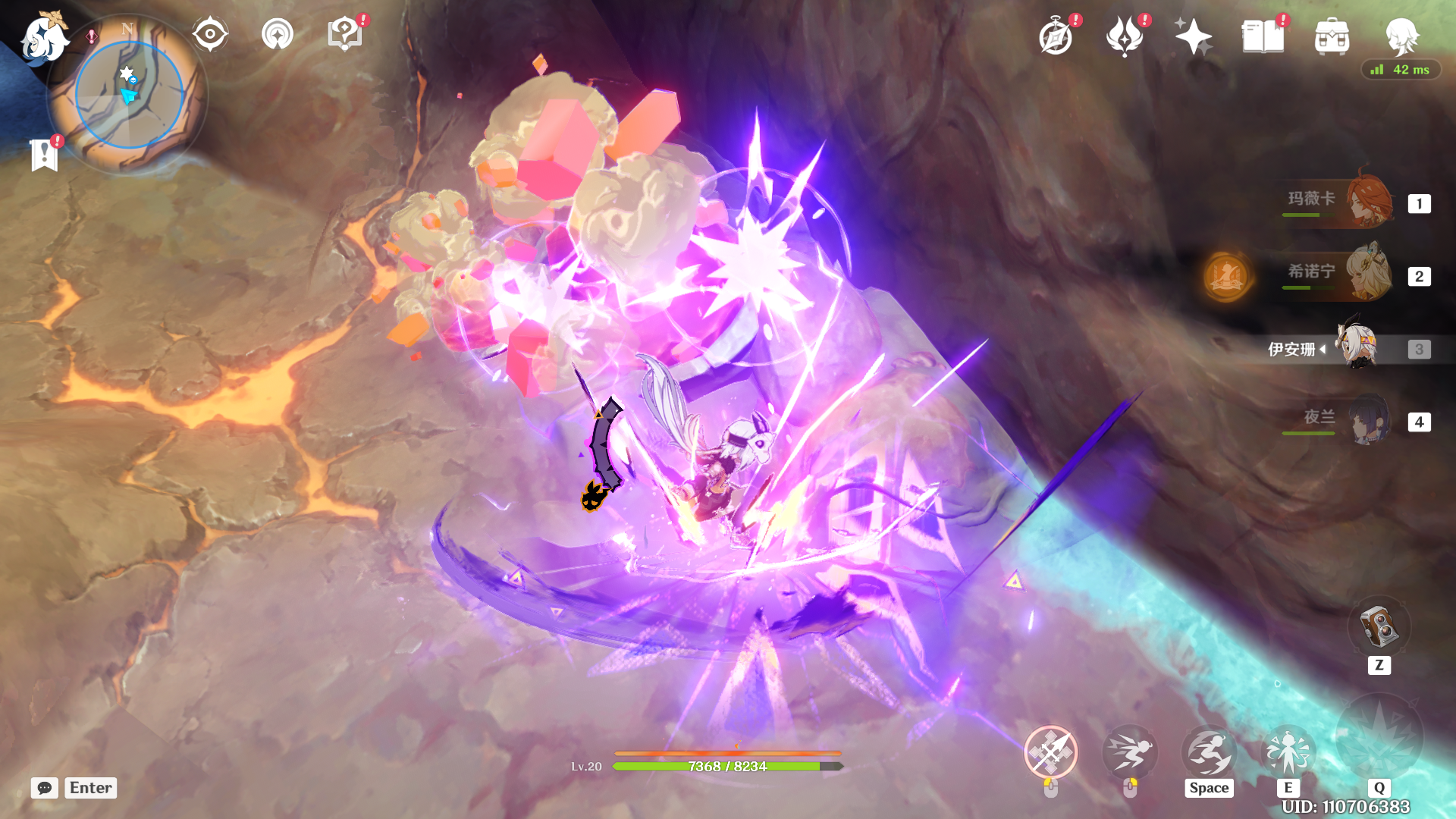The width and height of the screenshot is (1456, 819).
Task: Open the character profile head icon
Action: pos(1401,36)
